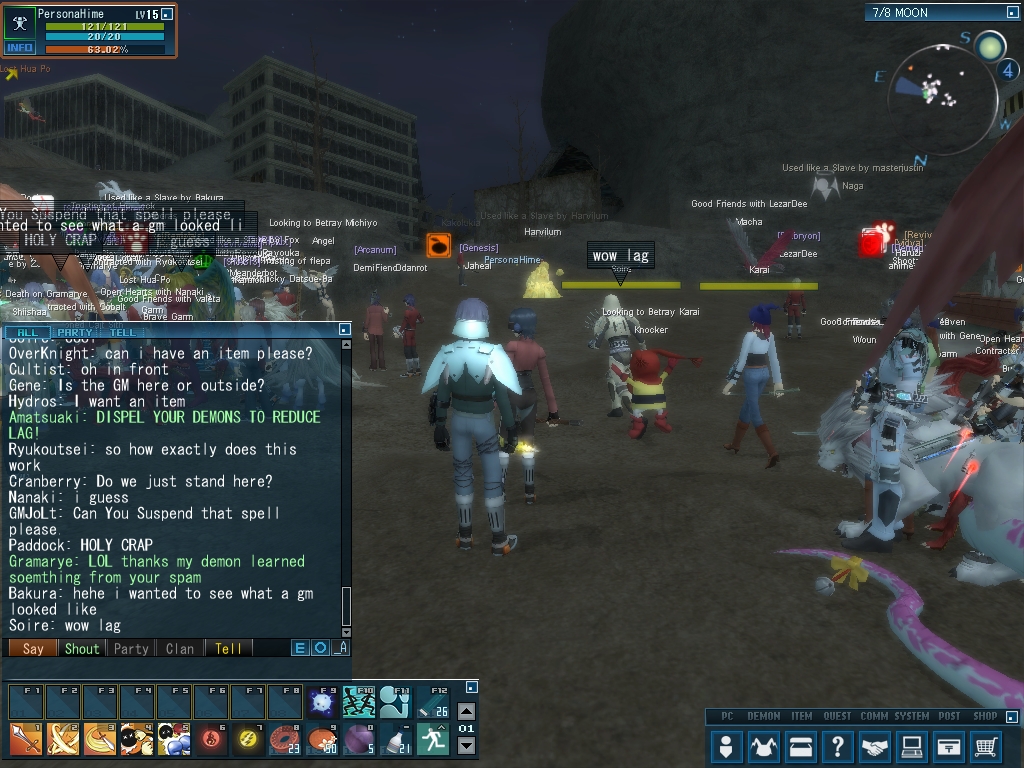This screenshot has height=768, width=1024.
Task: Switch chat to the PARTY tab
Action: tap(75, 332)
